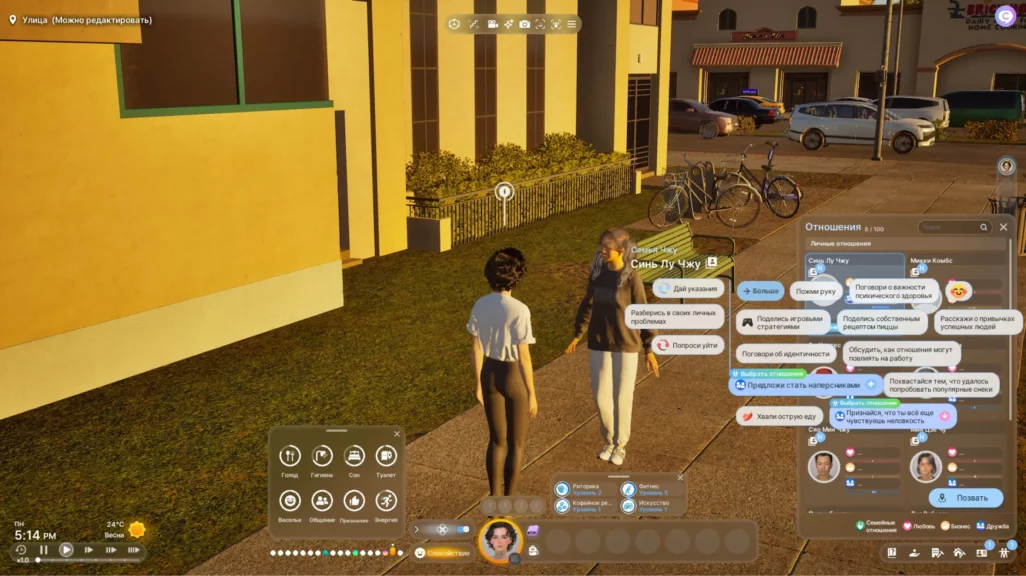Close the Отношения relationships panel
Viewport: 1026px width, 576px height.
point(1003,227)
